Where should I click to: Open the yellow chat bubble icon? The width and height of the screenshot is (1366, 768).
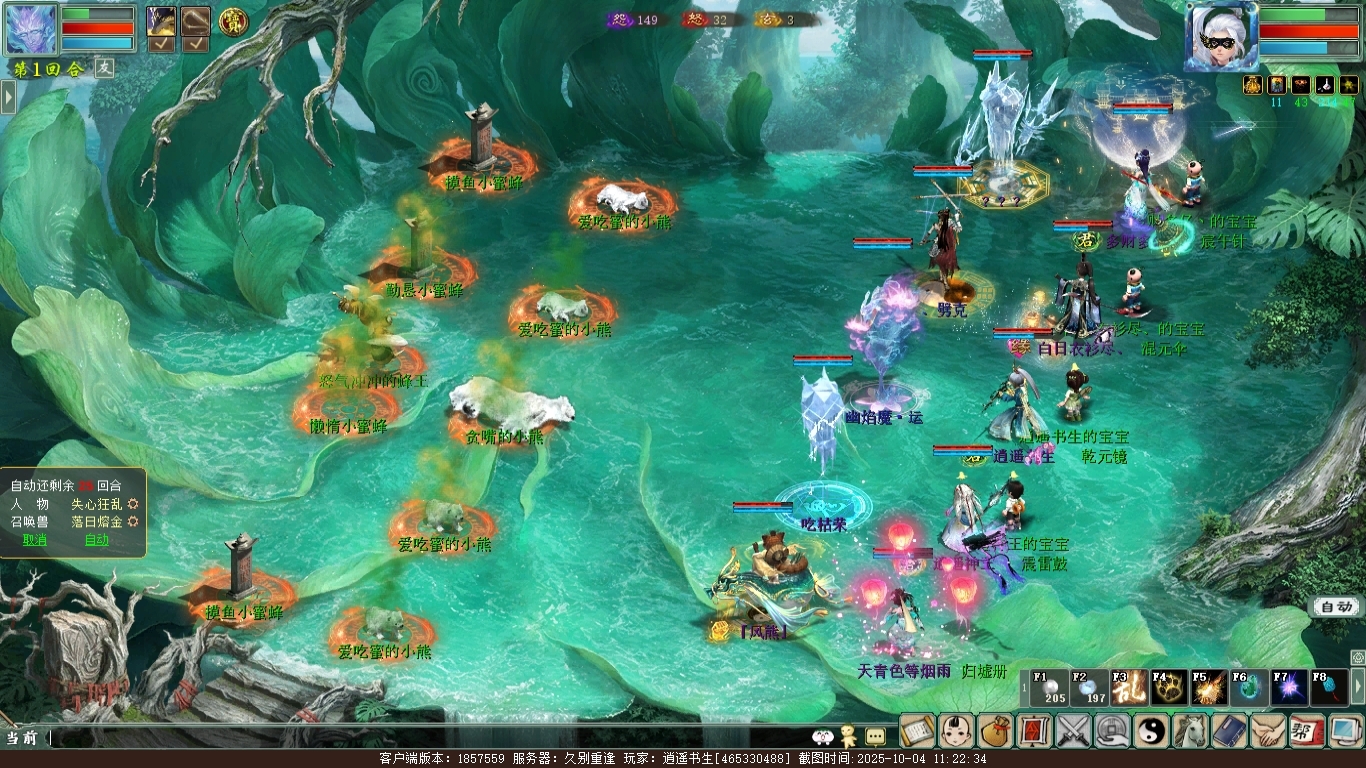point(875,737)
